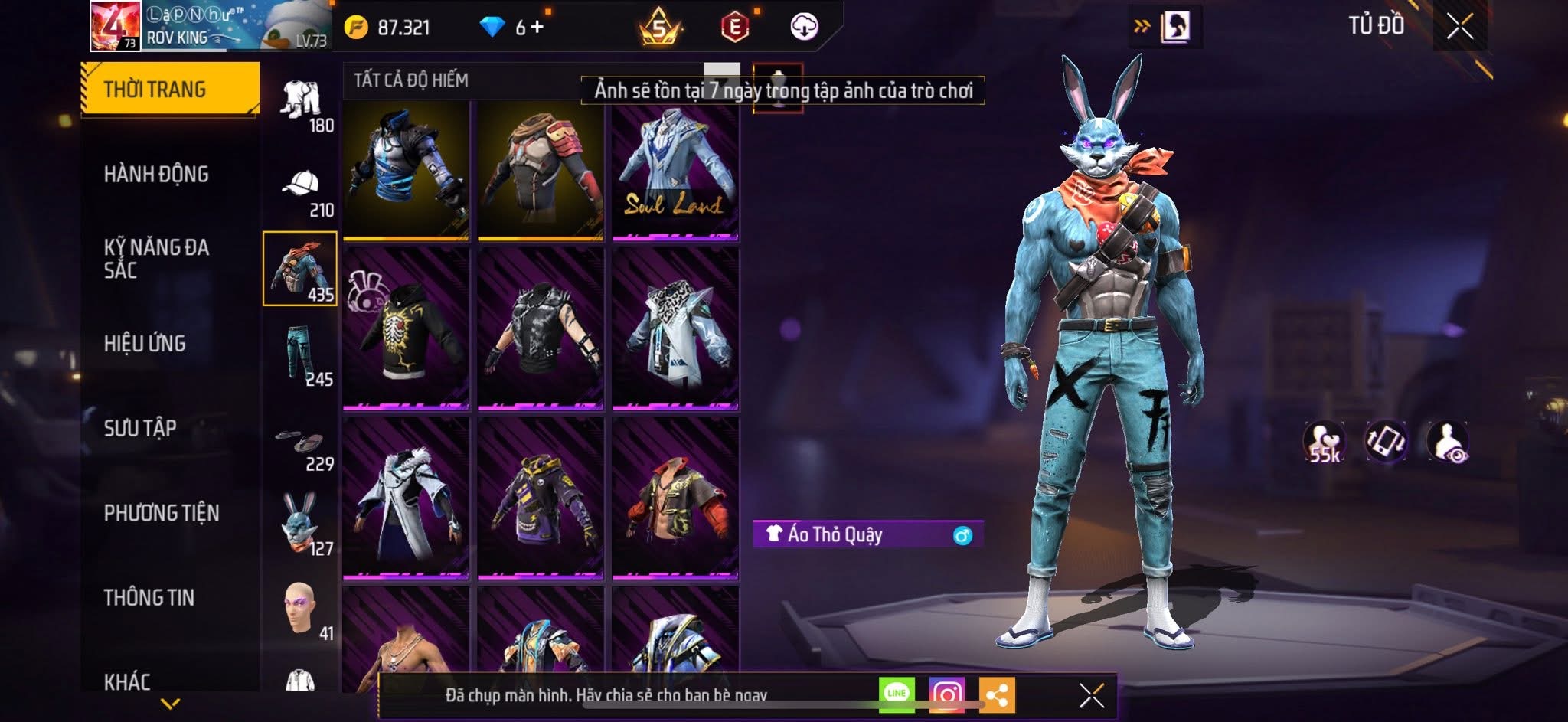This screenshot has width=1568, height=722.
Task: Close the Tủ Đồ wardrobe screen
Action: click(x=1459, y=27)
